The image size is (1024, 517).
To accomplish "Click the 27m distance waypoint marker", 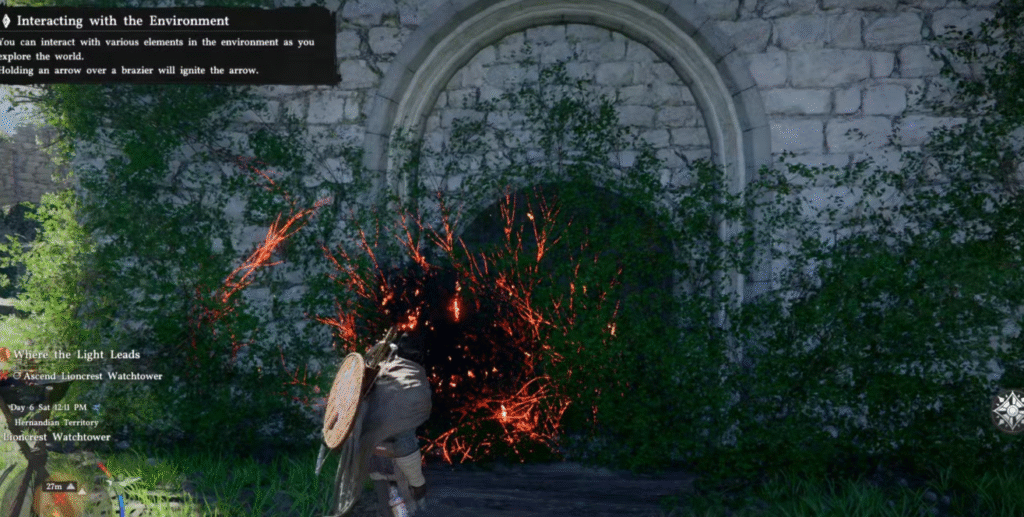I will (x=56, y=487).
